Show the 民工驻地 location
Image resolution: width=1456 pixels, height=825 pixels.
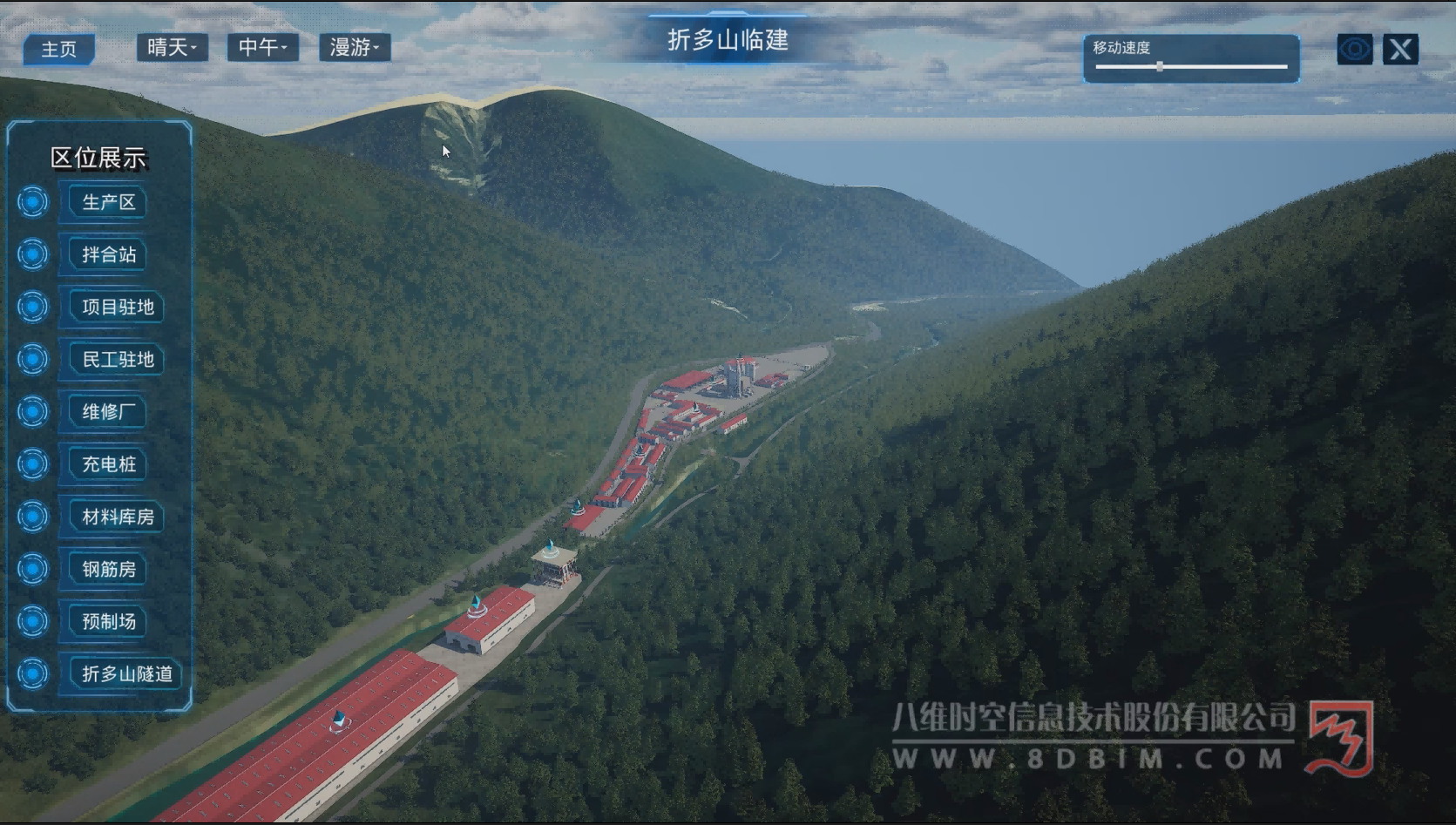click(118, 359)
